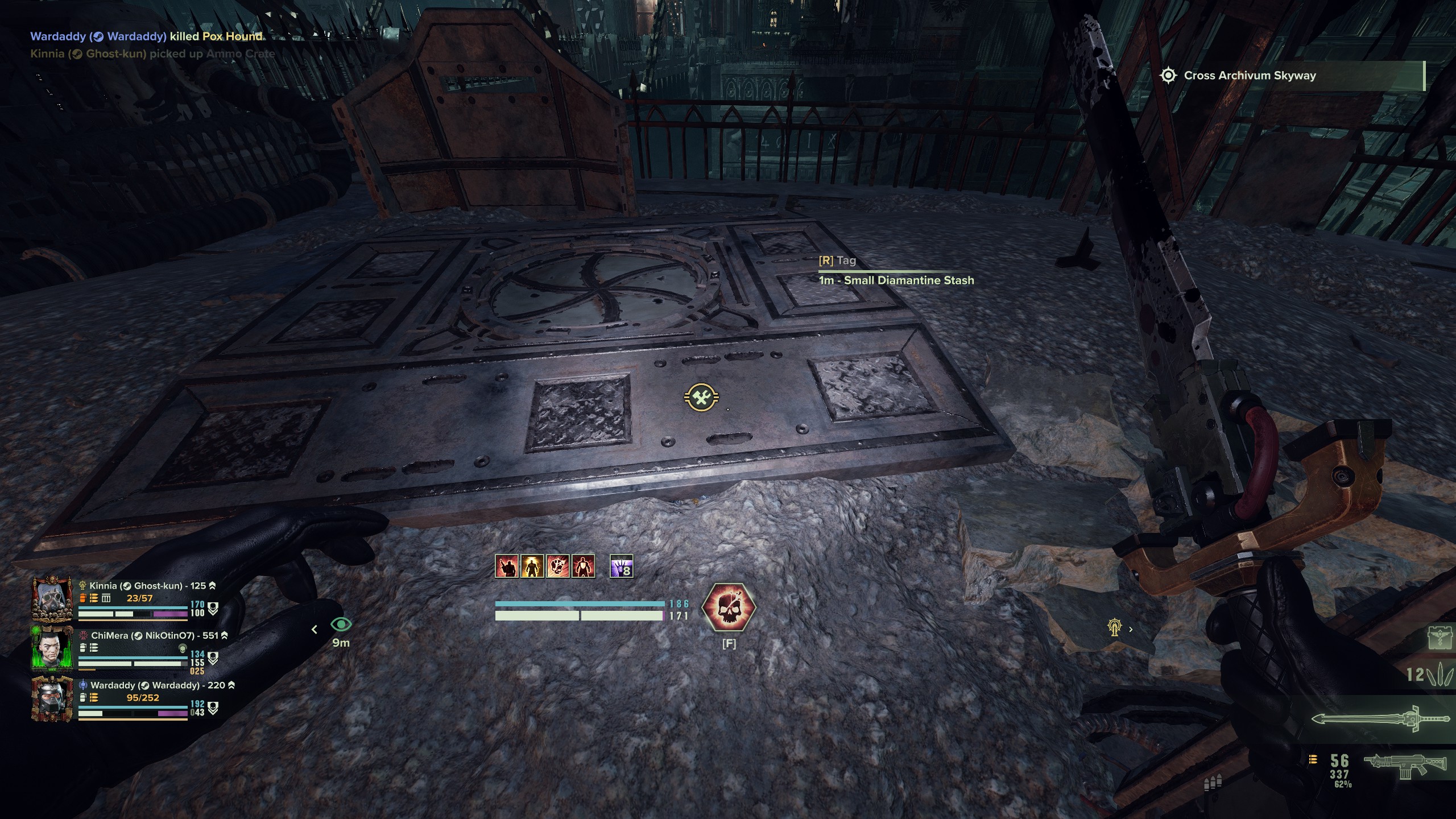Click the green eye marker at 9m
The width and height of the screenshot is (1456, 819).
(341, 624)
